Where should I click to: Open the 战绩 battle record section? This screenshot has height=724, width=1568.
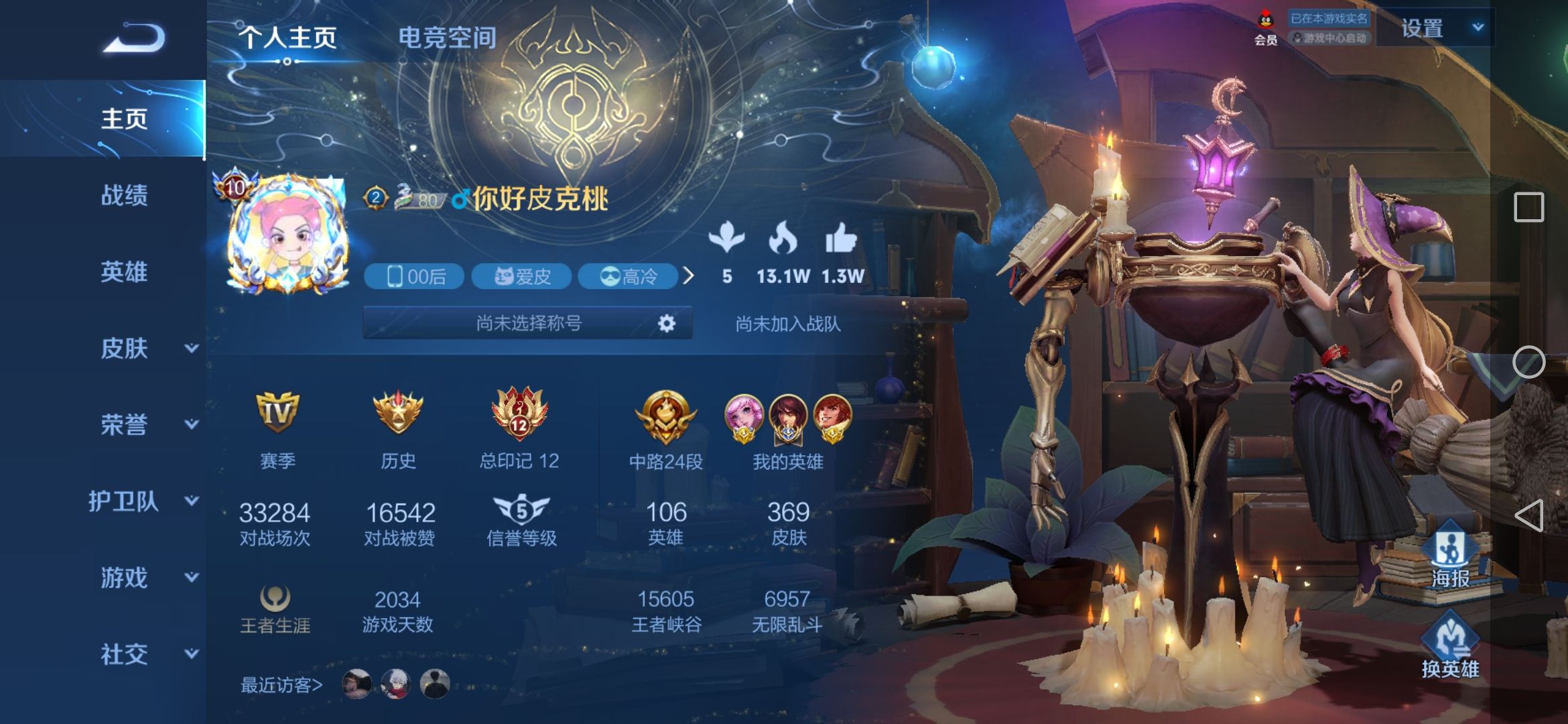coord(124,196)
